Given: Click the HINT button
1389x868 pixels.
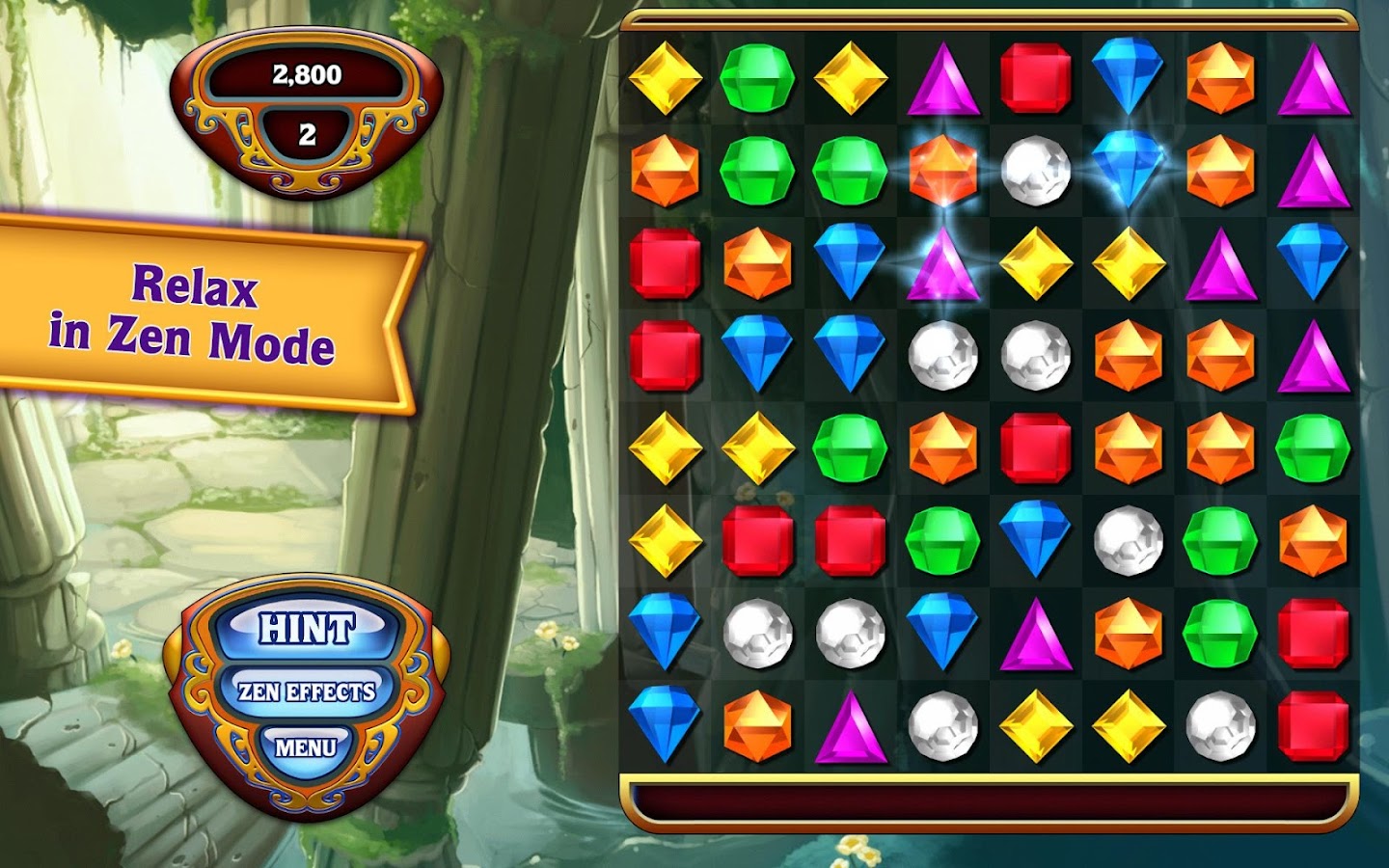Looking at the screenshot, I should pyautogui.click(x=306, y=629).
